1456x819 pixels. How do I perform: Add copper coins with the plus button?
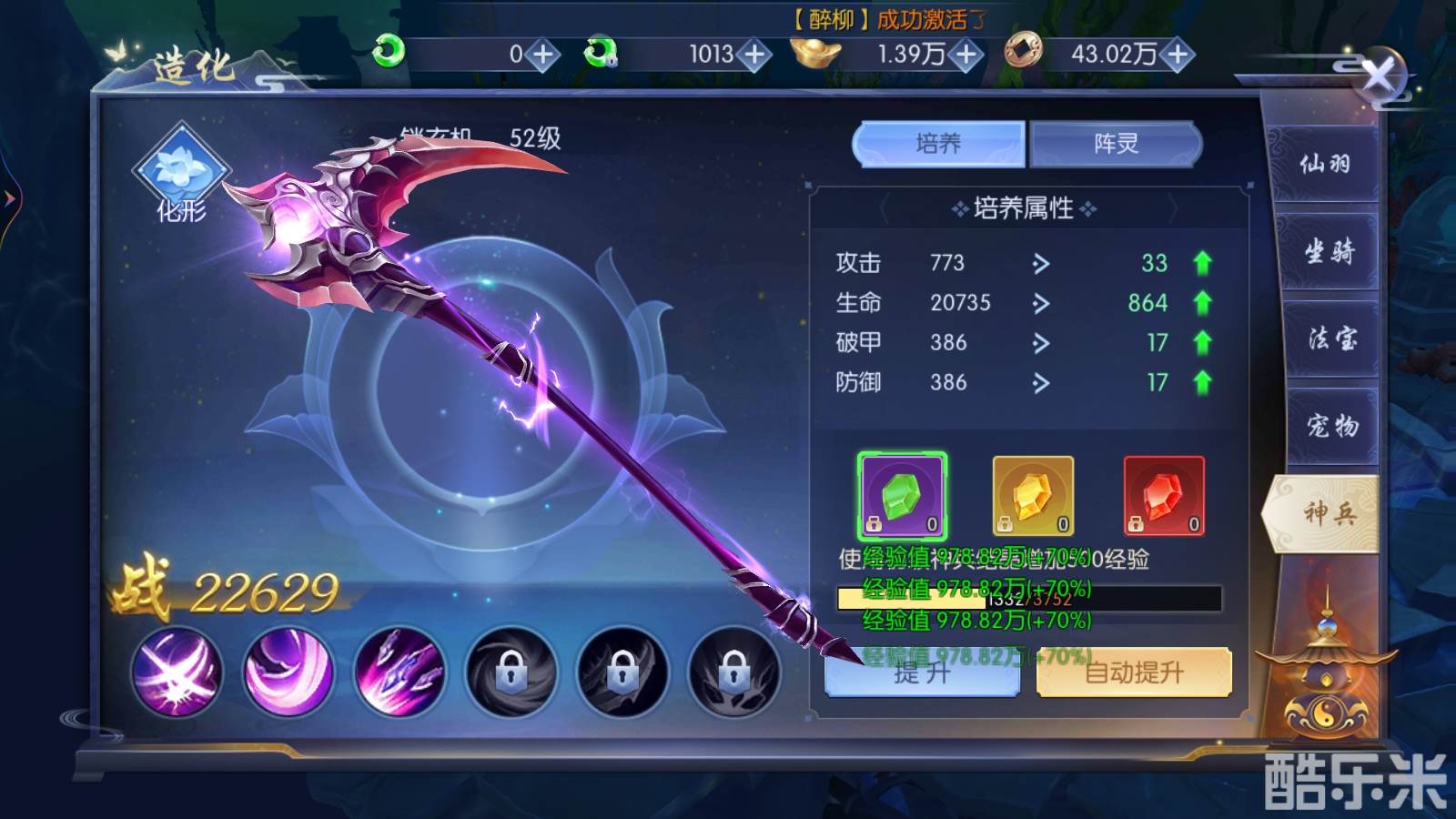coord(1178,55)
